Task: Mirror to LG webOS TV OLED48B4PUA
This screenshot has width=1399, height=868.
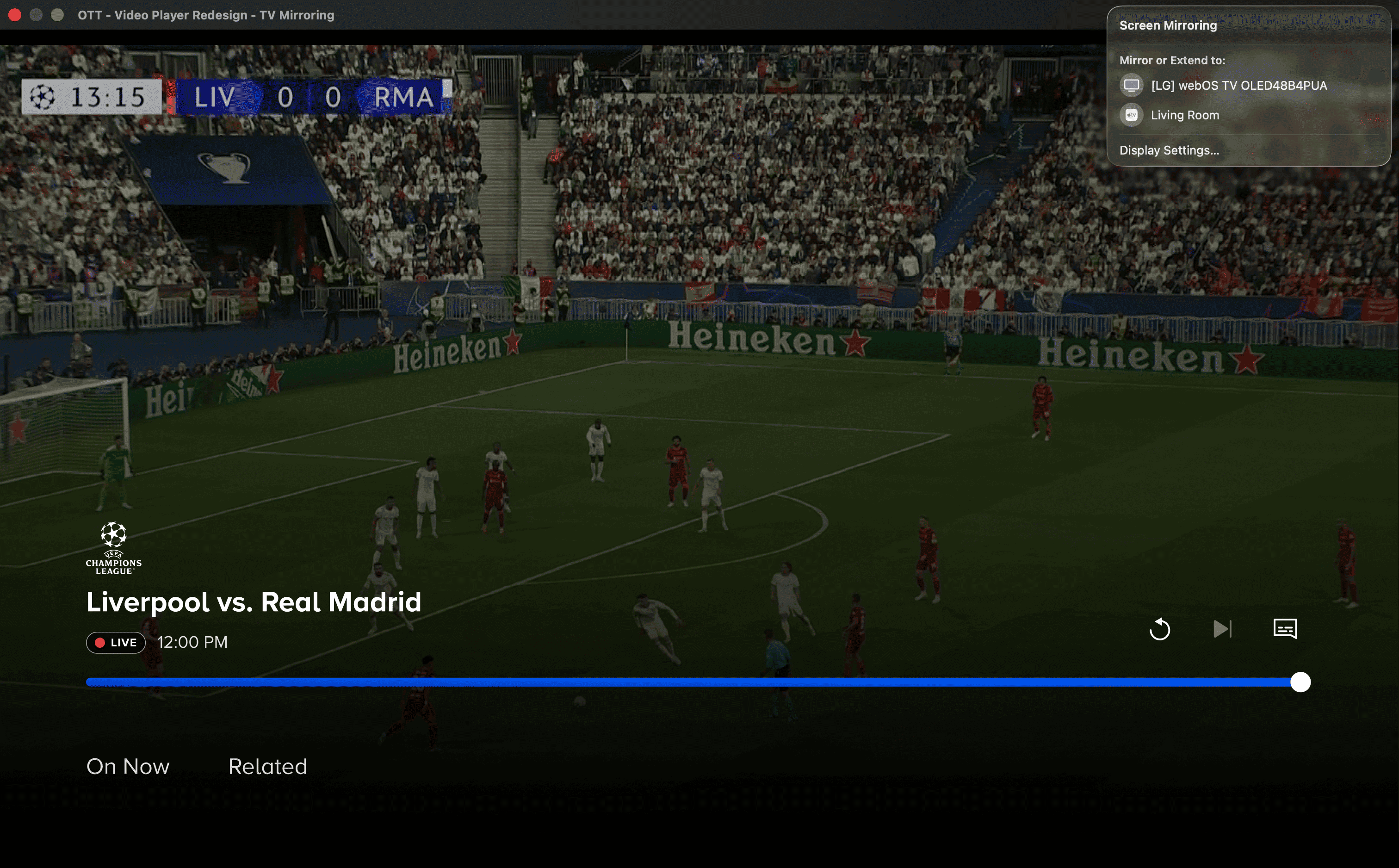Action: (x=1238, y=86)
